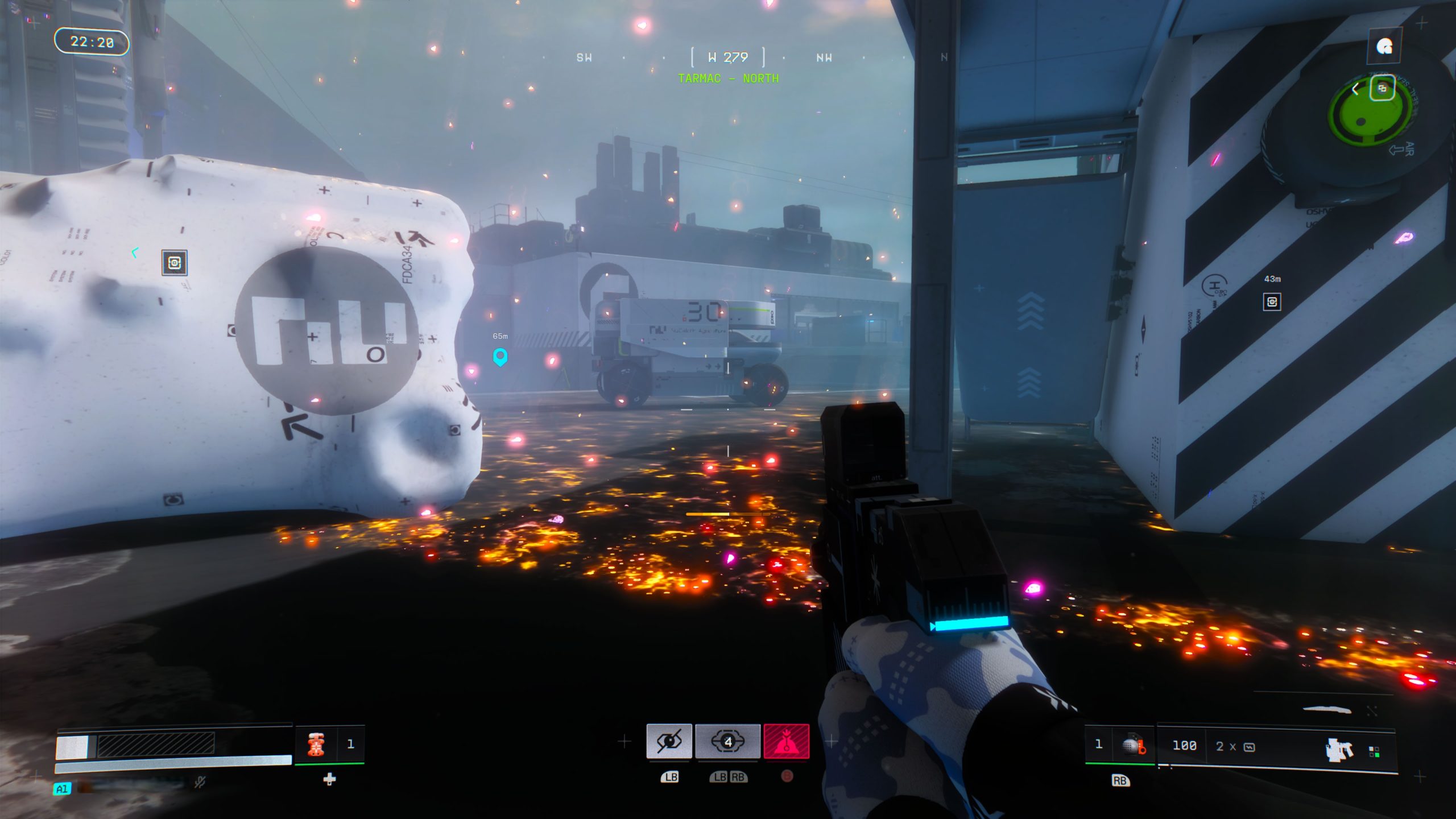Use the ability icon showing number 4
The width and height of the screenshot is (1456, 819).
(727, 741)
